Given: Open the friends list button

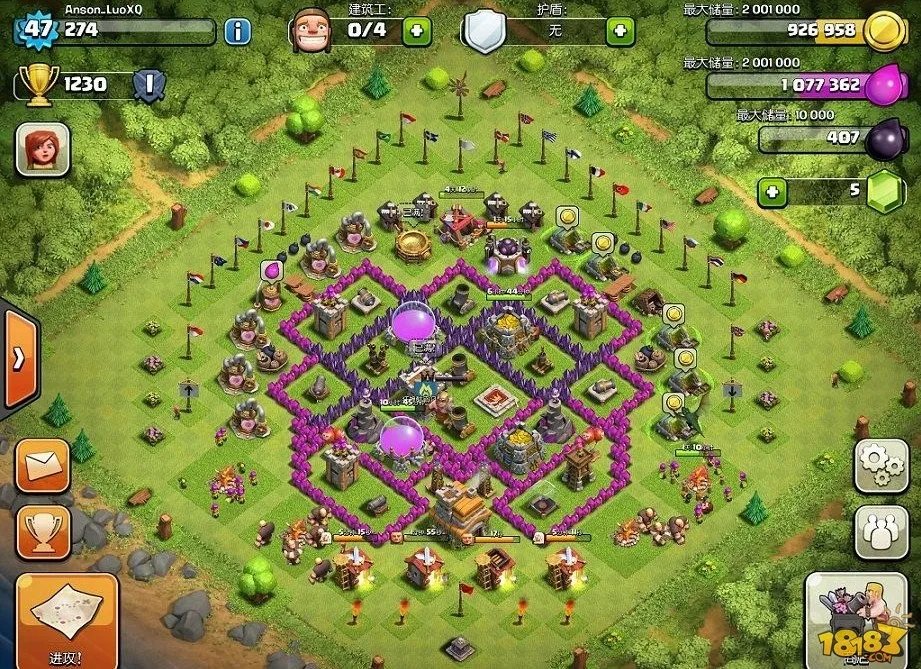Looking at the screenshot, I should (x=880, y=530).
